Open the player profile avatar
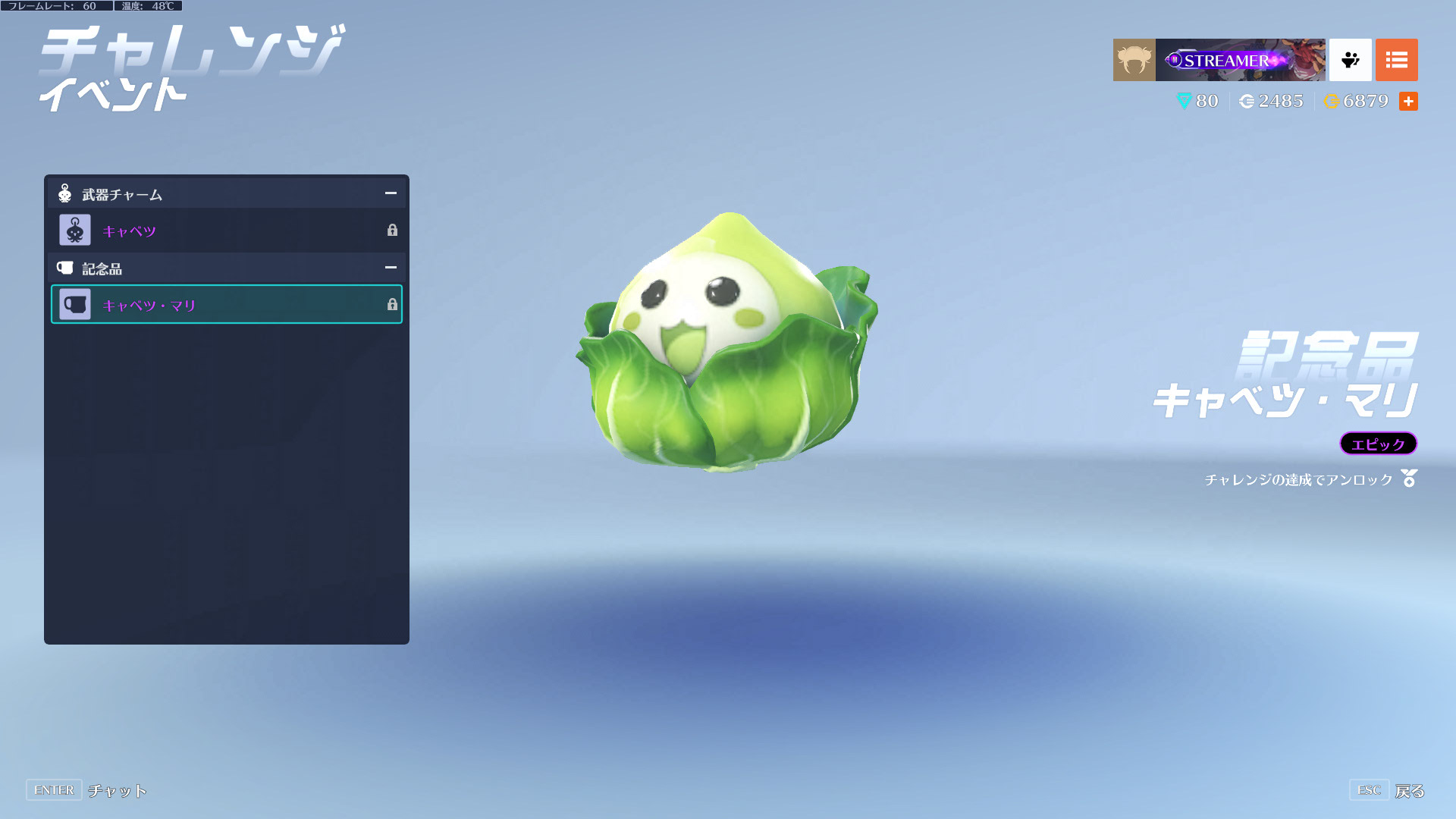1456x819 pixels. pos(1134,60)
